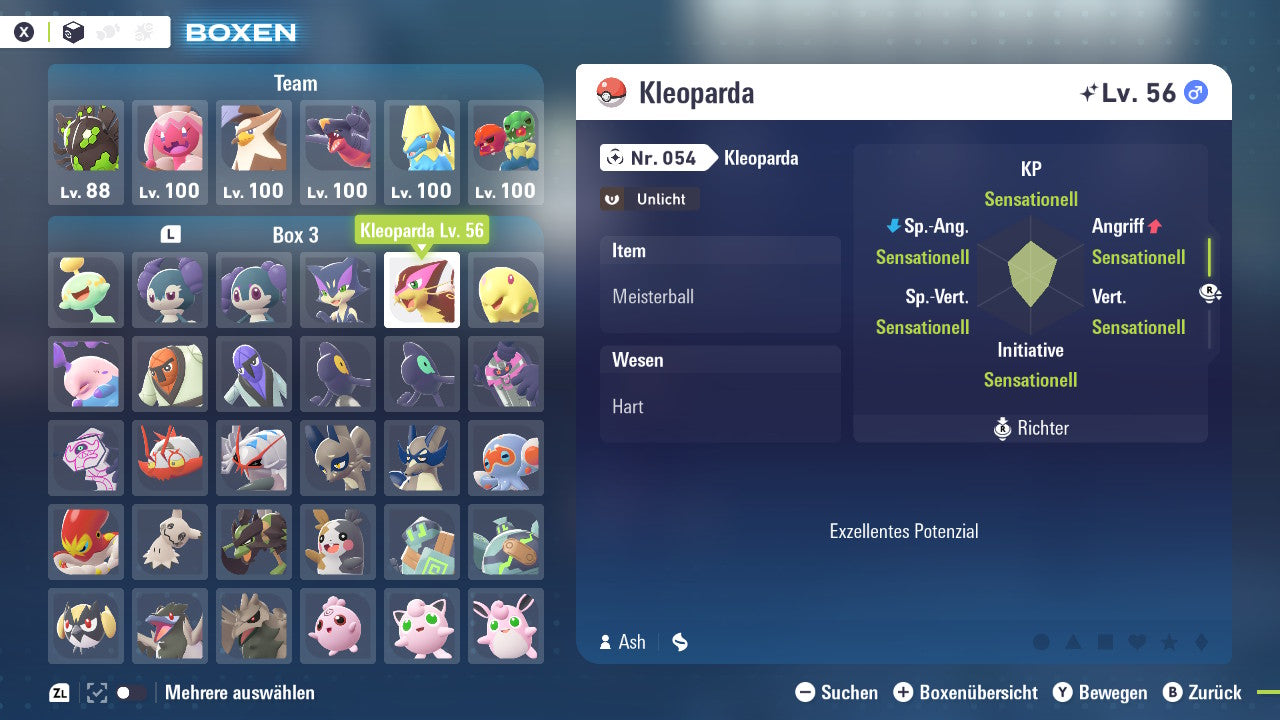Click the origin game icon after Ash's name

[x=679, y=642]
